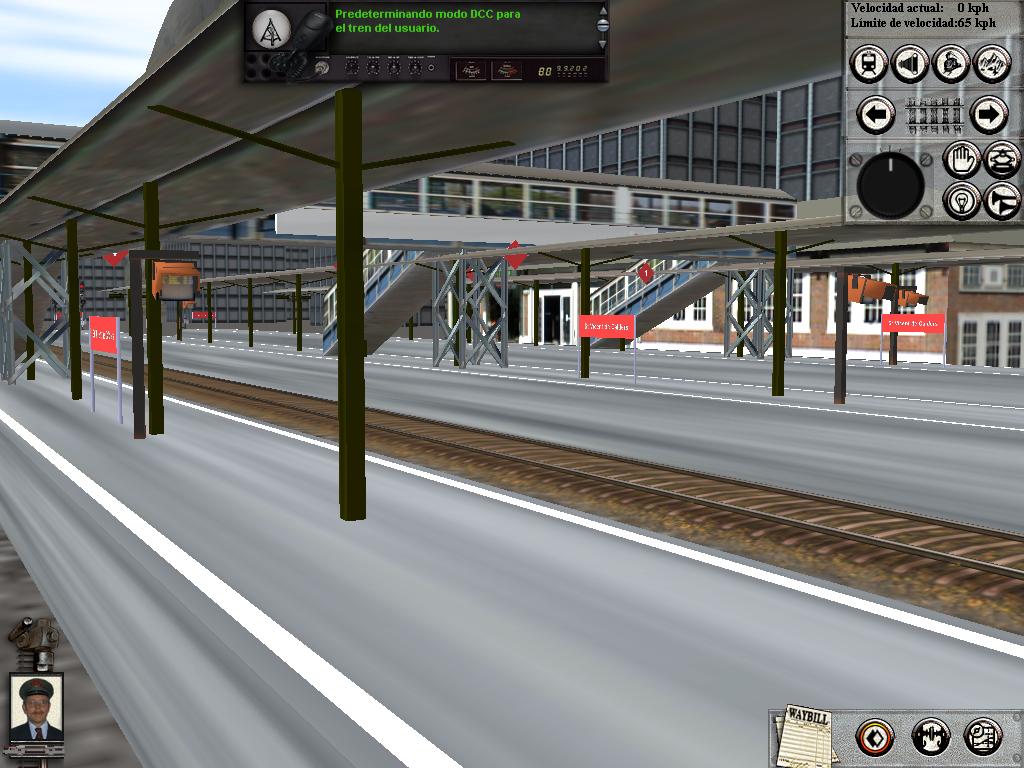Viewport: 1024px width, 768px height.
Task: Turn the black DCC throttle dial
Action: (890, 185)
